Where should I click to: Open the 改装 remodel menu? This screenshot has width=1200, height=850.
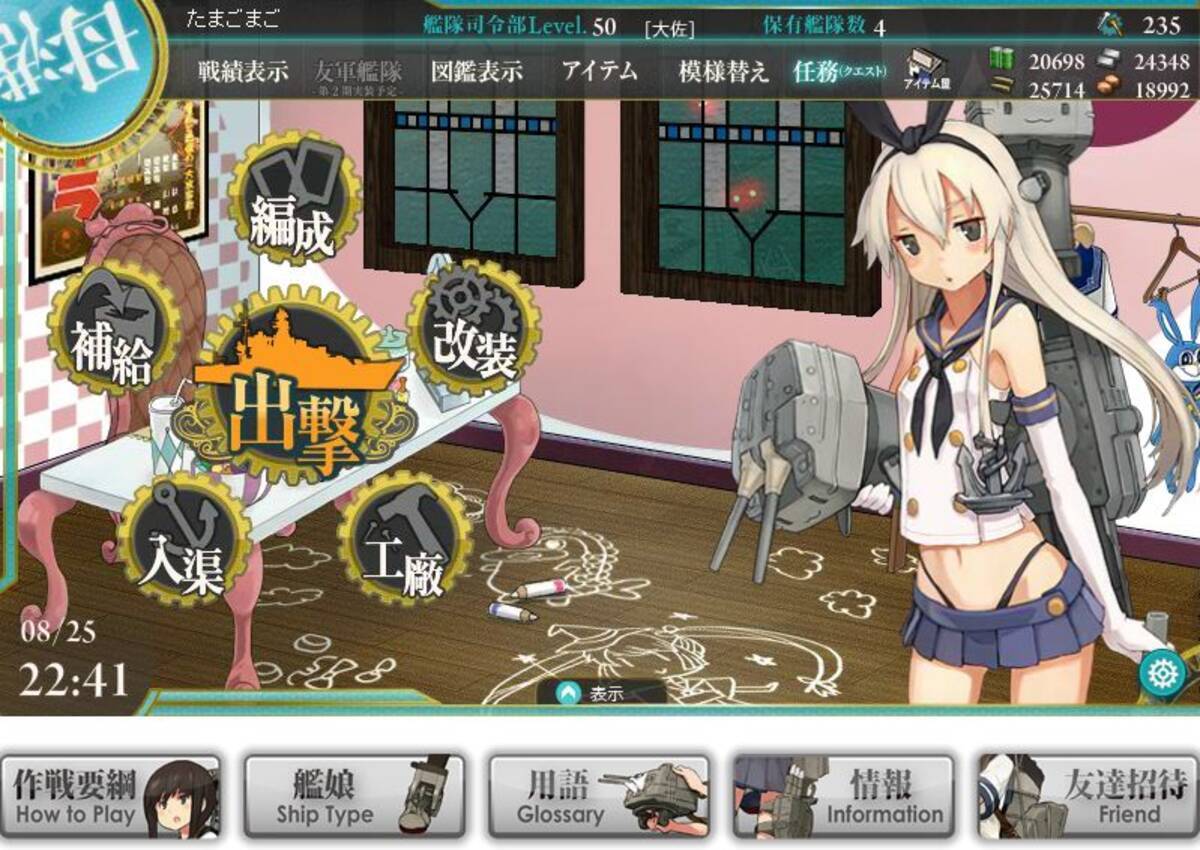(472, 332)
